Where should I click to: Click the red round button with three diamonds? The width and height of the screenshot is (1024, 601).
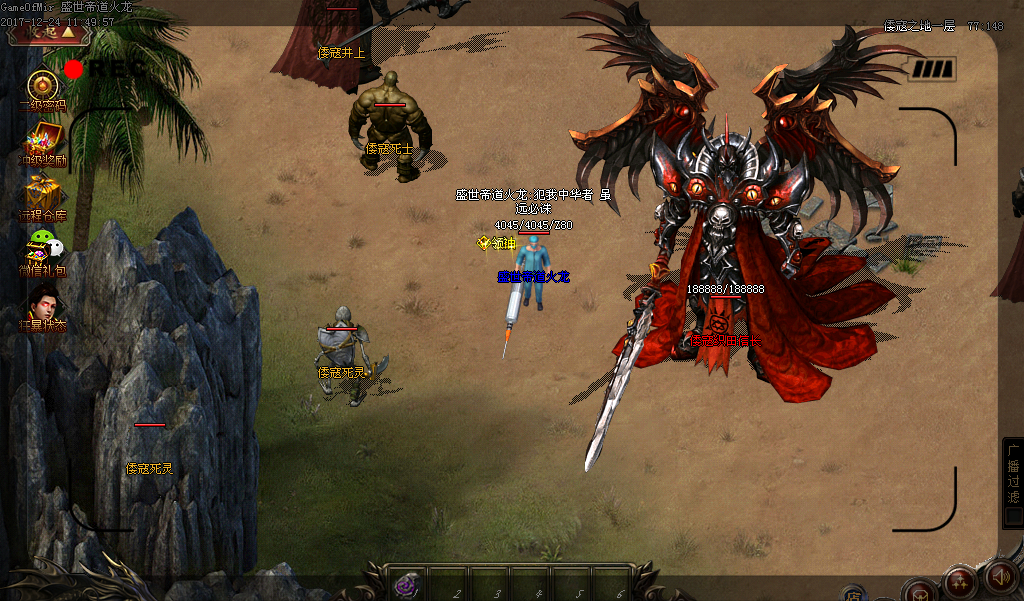point(958,582)
